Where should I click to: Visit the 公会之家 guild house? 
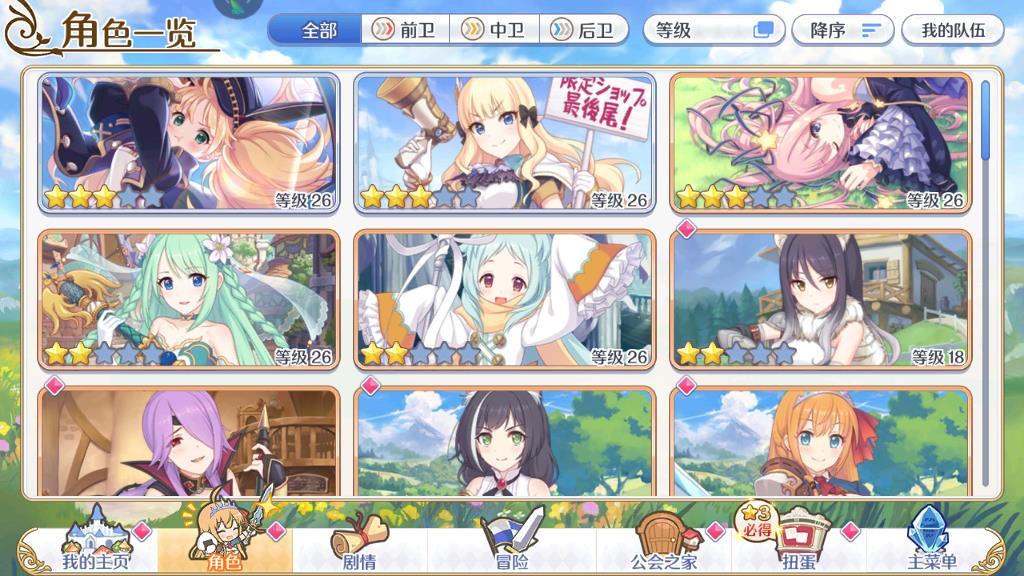pyautogui.click(x=663, y=544)
